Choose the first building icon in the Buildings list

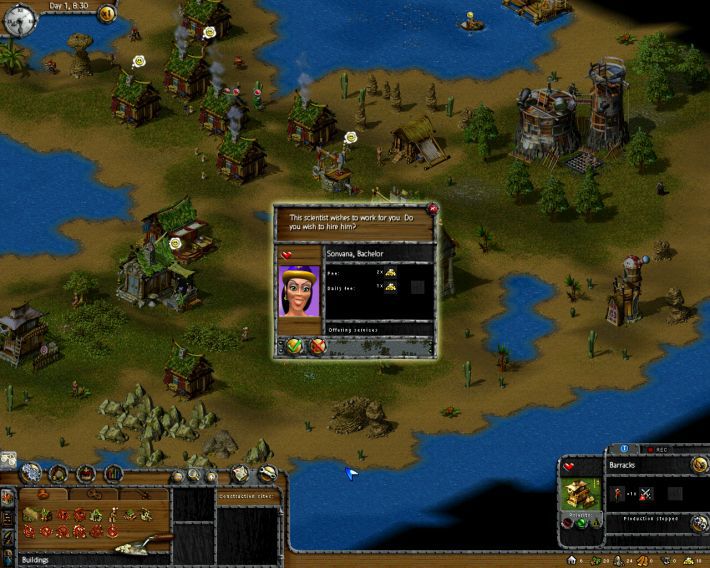[30, 514]
